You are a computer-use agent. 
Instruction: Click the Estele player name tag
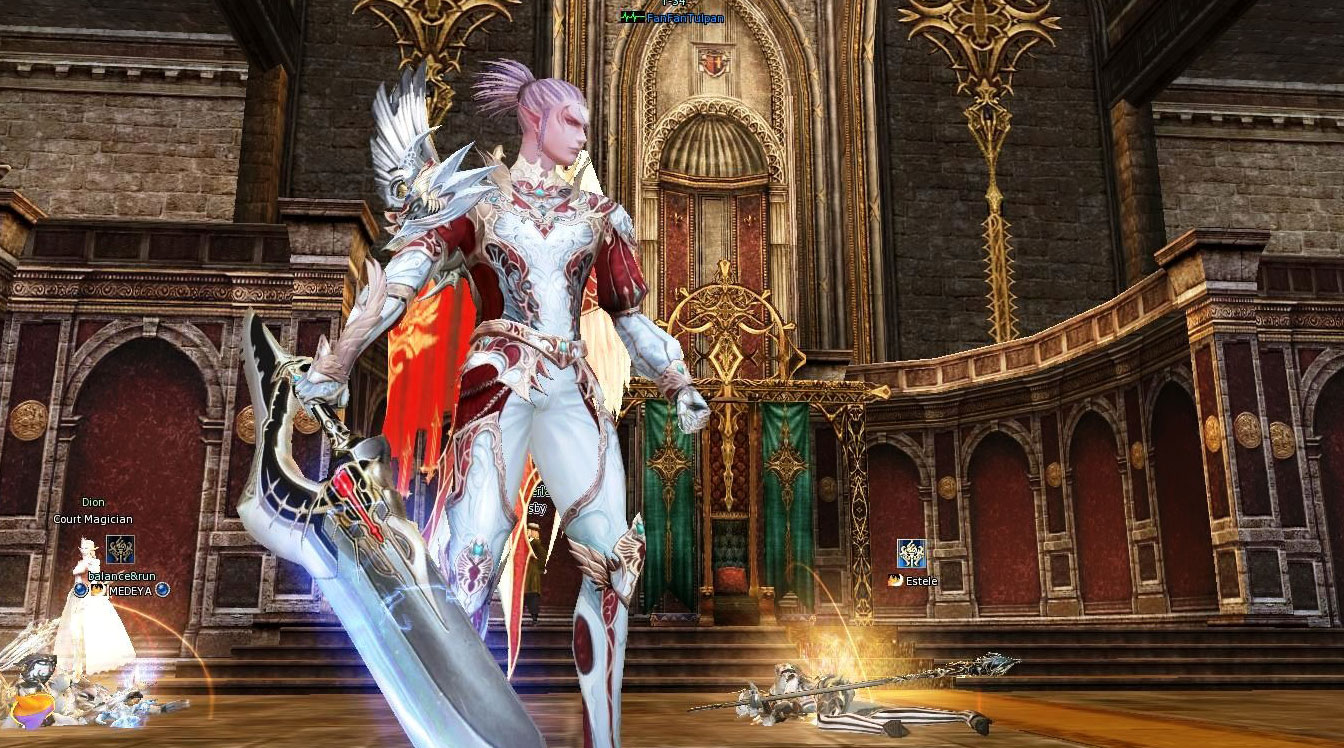point(923,580)
